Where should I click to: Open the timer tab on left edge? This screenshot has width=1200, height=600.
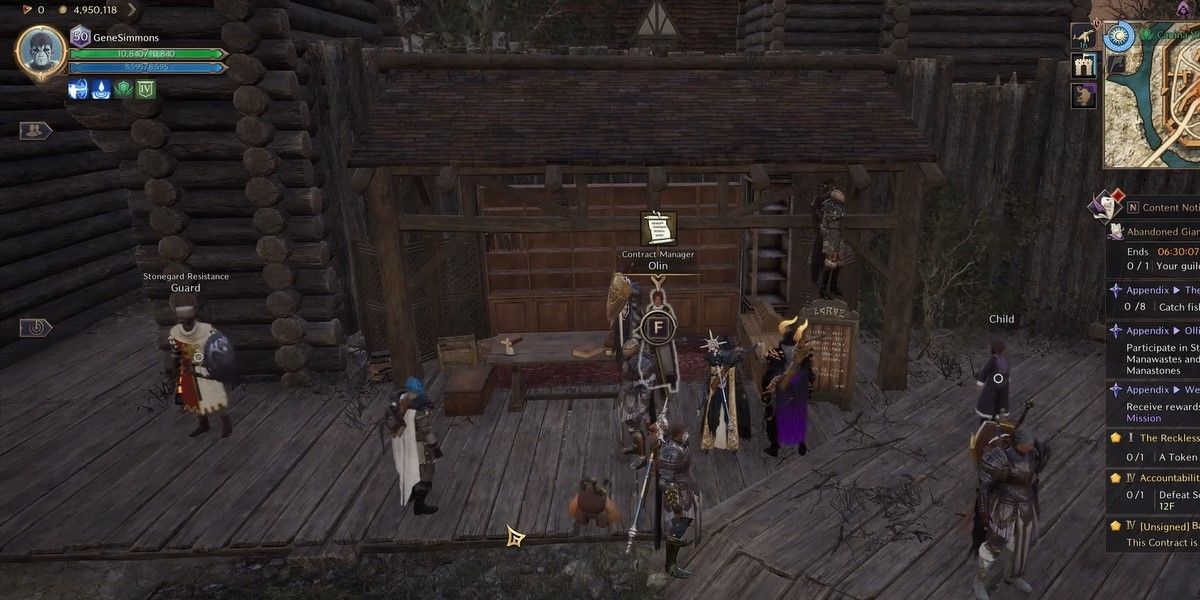34,327
